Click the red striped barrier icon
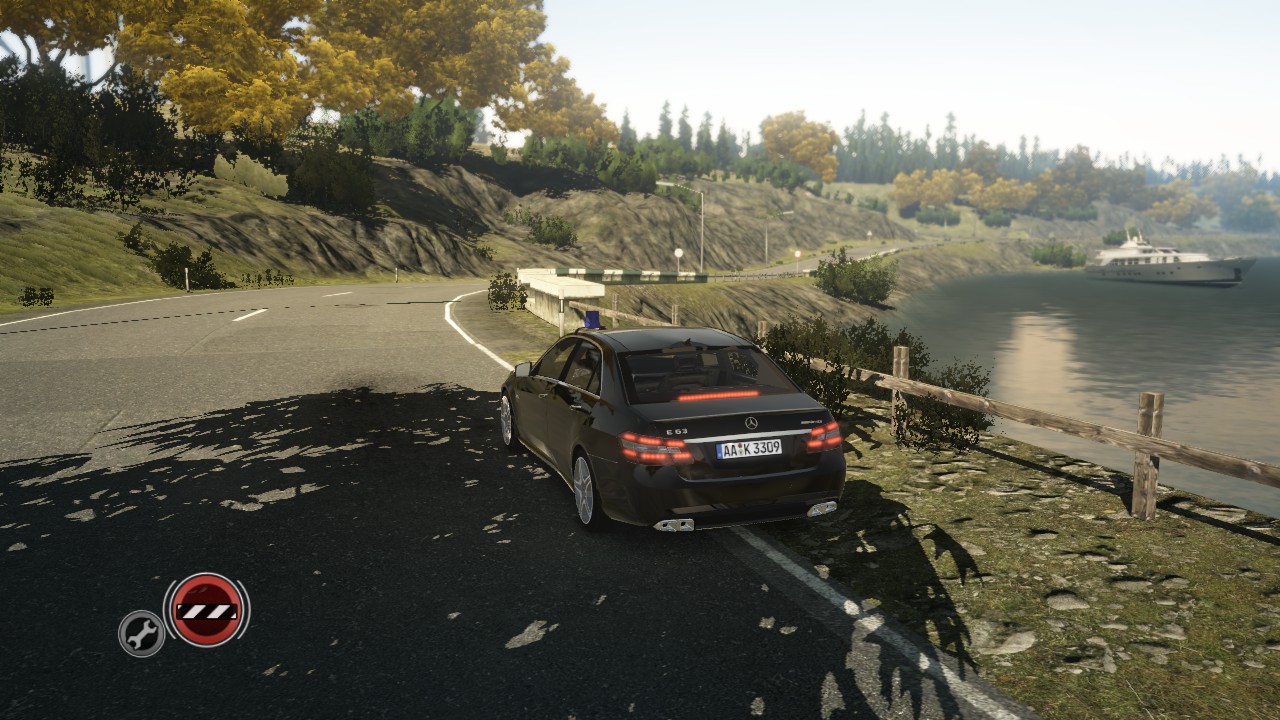The width and height of the screenshot is (1280, 720). [x=206, y=610]
